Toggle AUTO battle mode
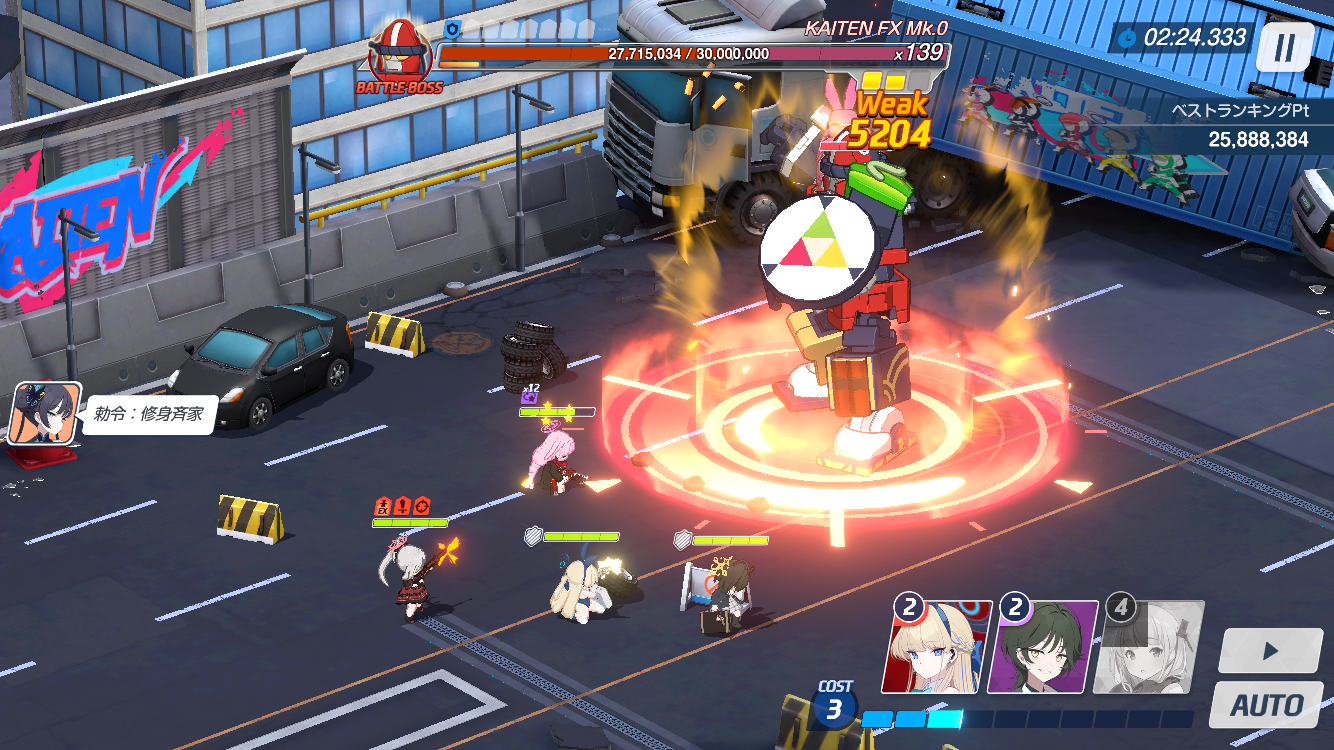The width and height of the screenshot is (1334, 750). (1266, 704)
